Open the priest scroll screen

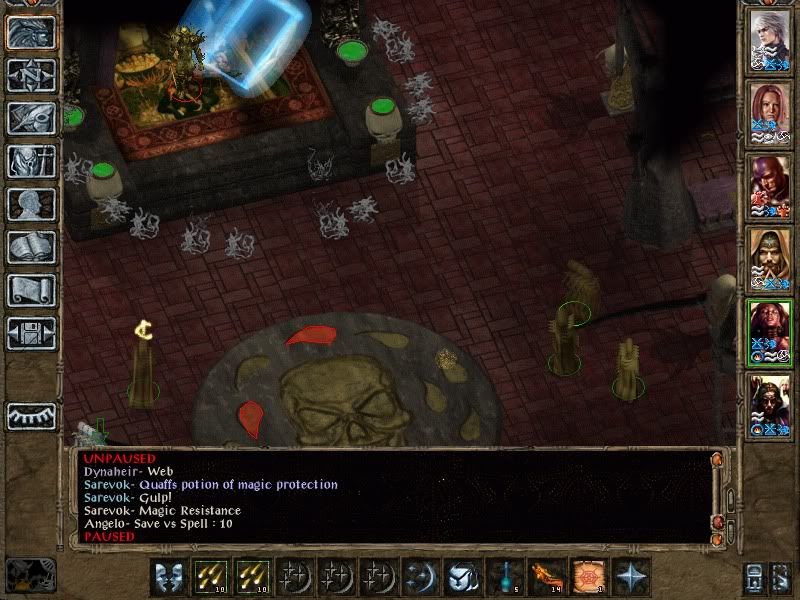click(x=31, y=290)
